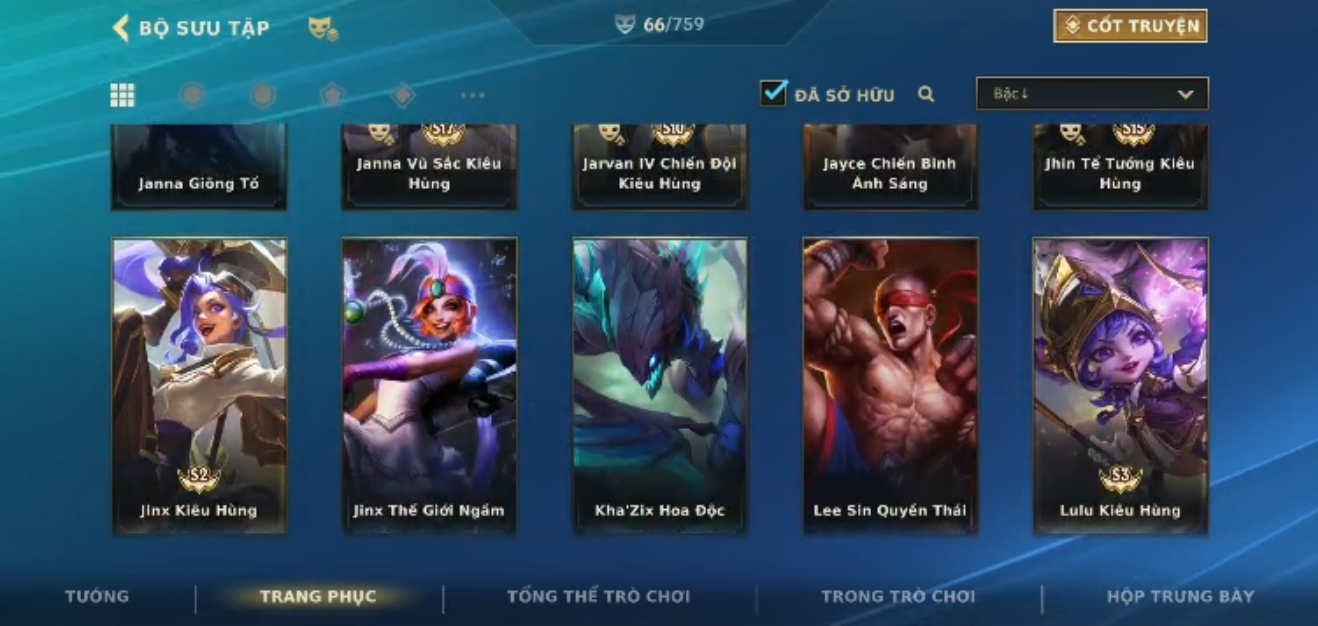This screenshot has height=626, width=1318.
Task: Open the Cốt Truyện button
Action: tap(1130, 26)
